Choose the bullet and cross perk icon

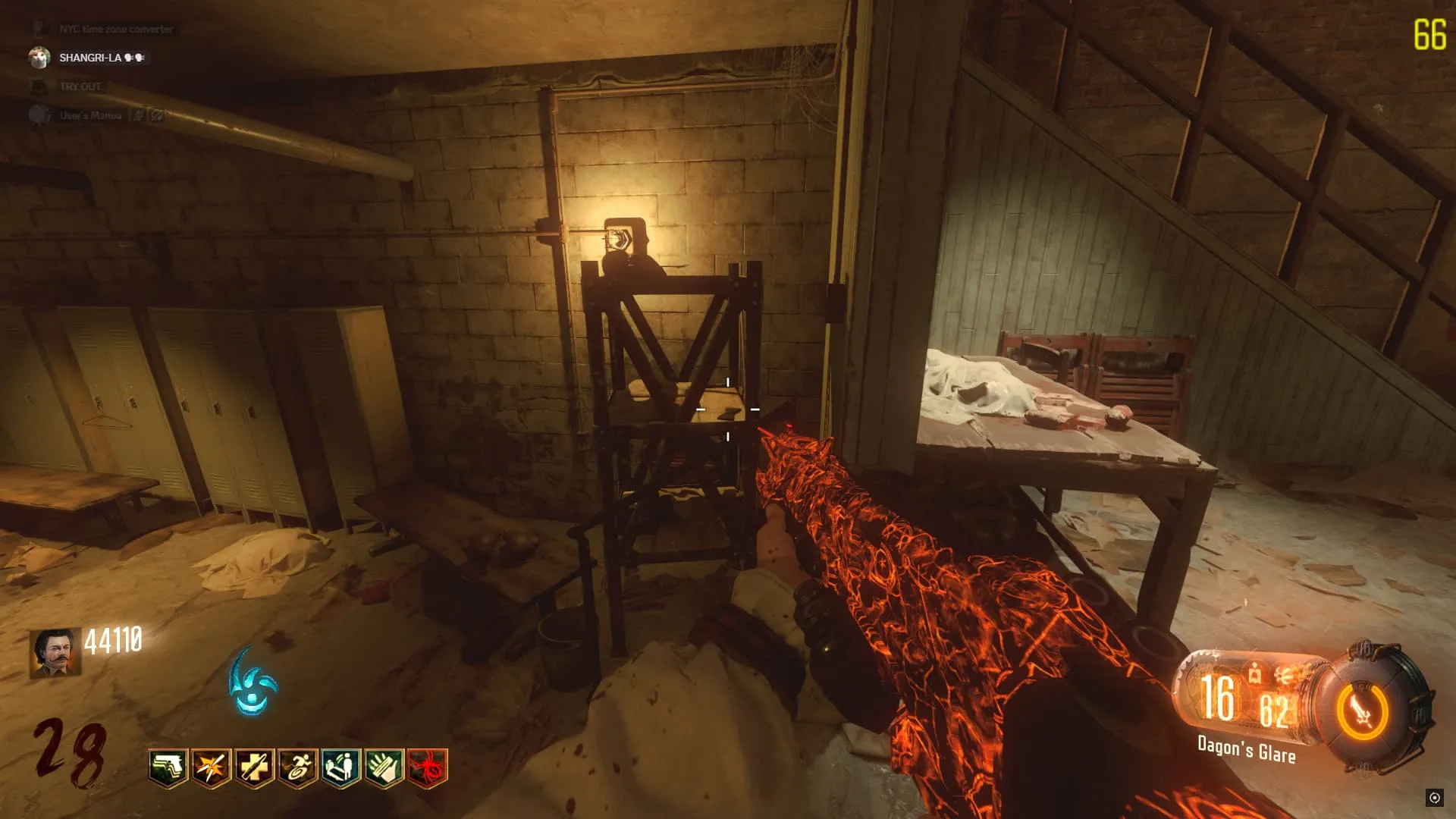[x=254, y=768]
